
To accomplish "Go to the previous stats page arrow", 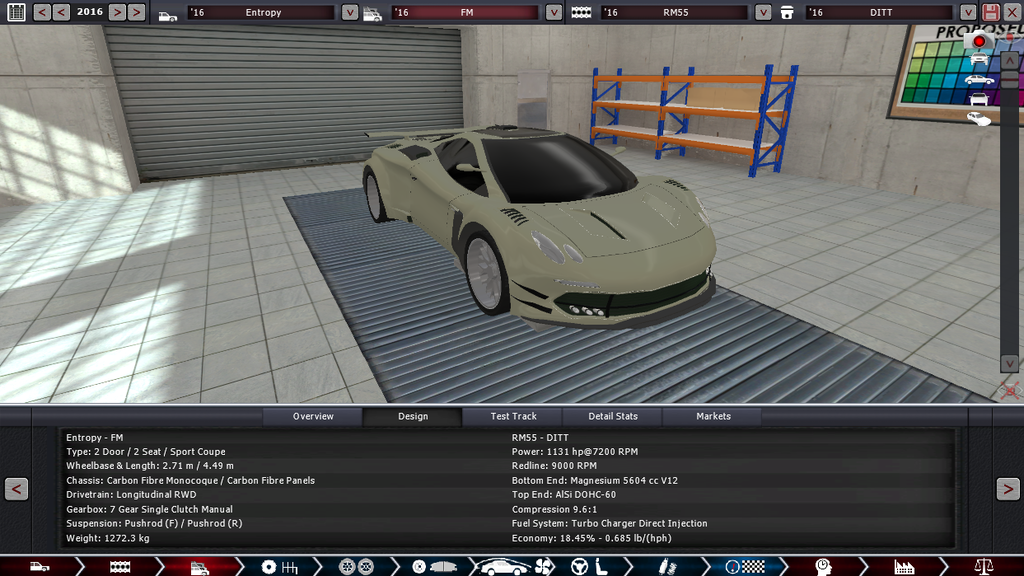I will pyautogui.click(x=16, y=489).
